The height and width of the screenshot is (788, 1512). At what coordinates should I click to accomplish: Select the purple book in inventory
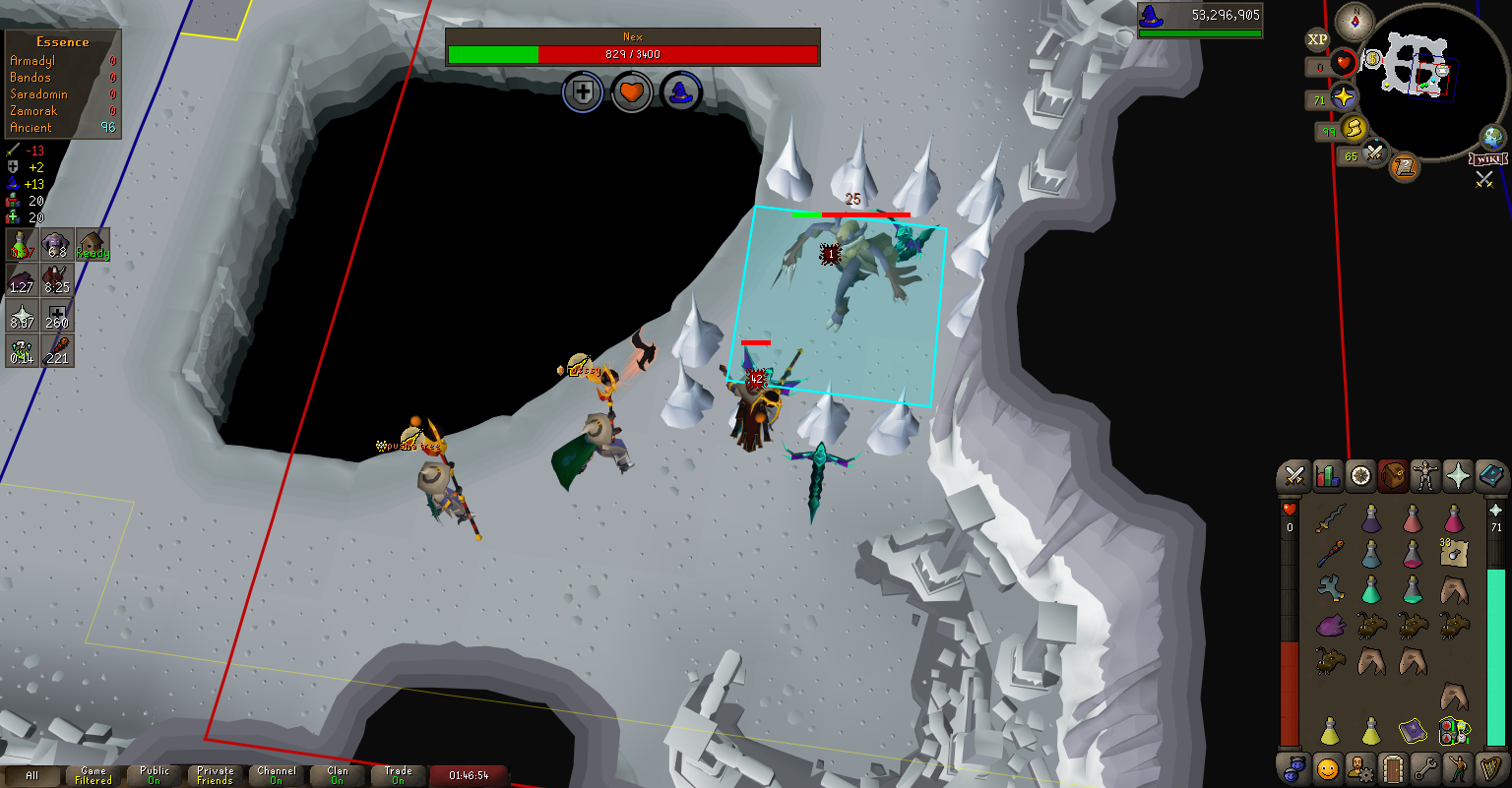pos(1413,731)
